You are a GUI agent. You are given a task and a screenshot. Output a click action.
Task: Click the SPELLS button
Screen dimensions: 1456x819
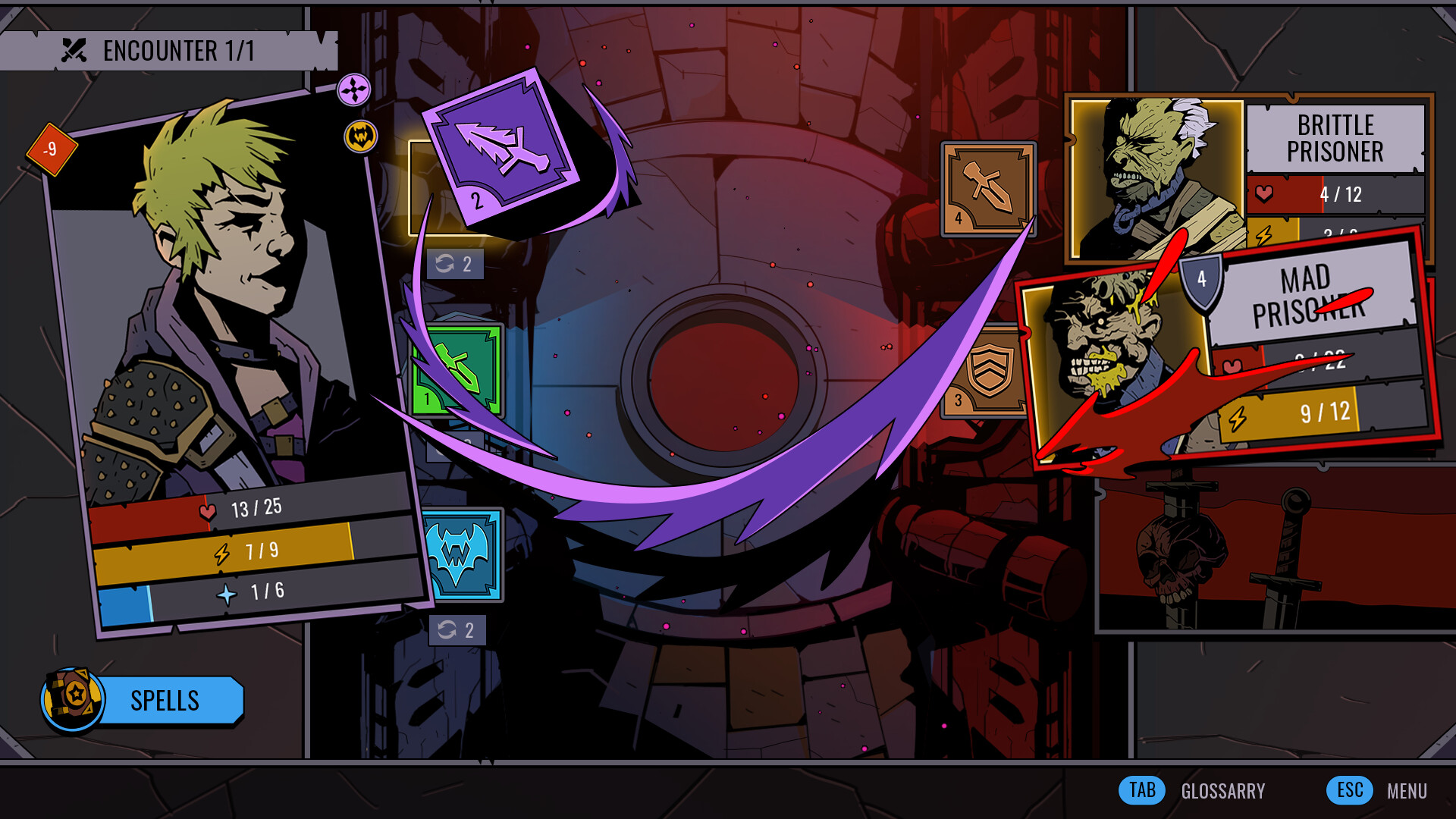click(165, 700)
